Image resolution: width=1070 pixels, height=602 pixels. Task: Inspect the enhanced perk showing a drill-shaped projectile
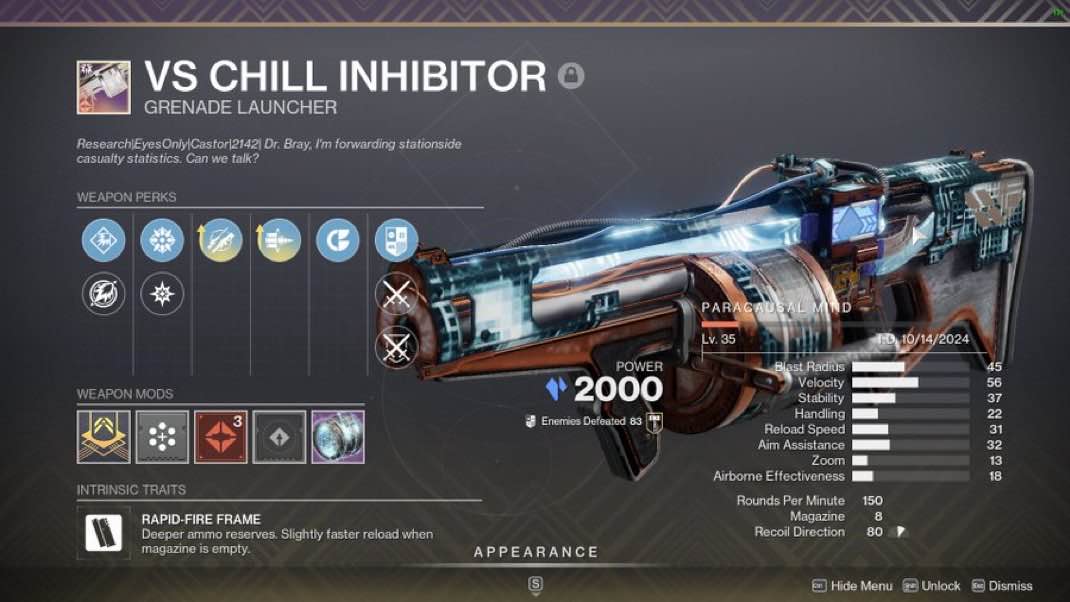(278, 240)
